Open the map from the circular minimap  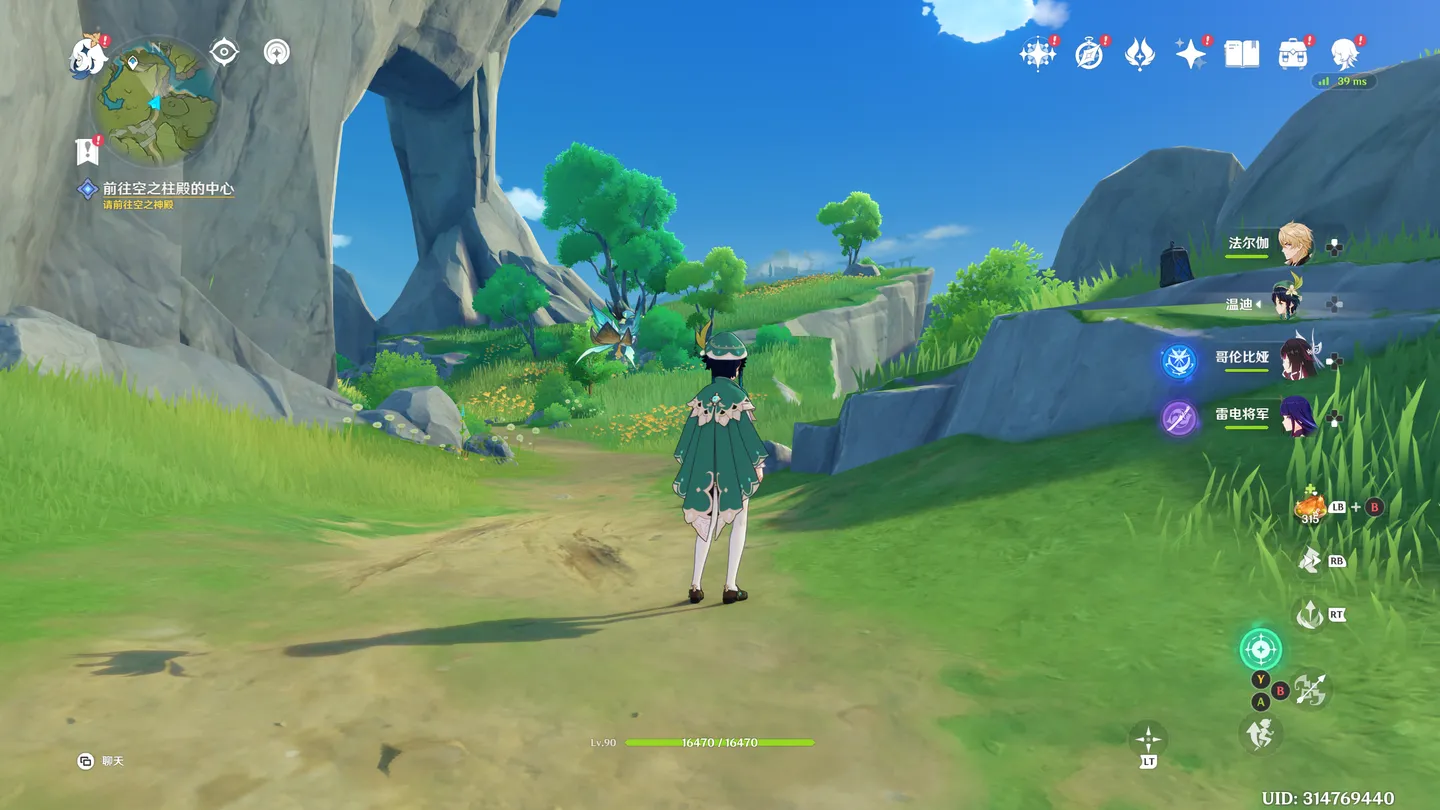(155, 102)
